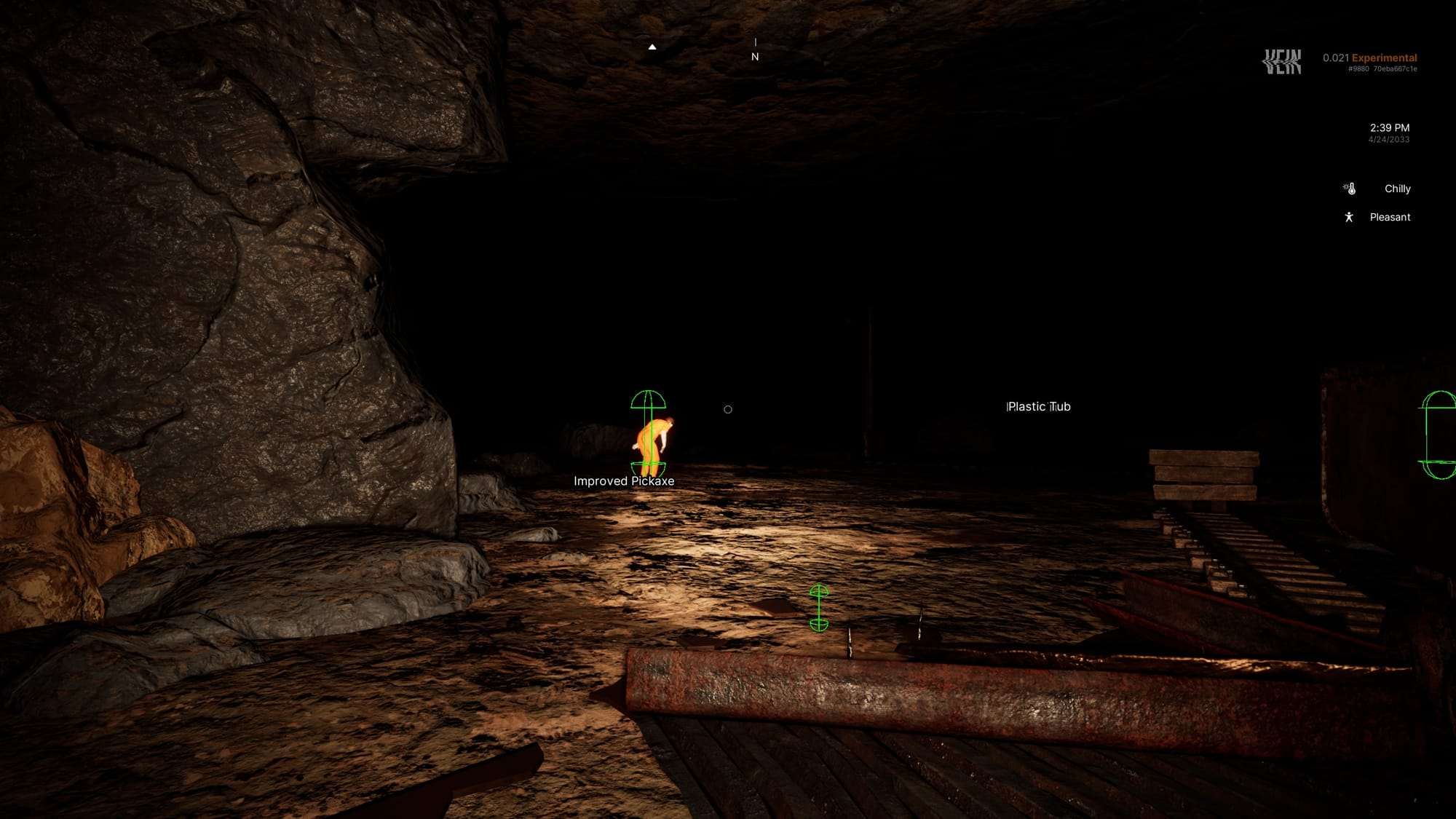The width and height of the screenshot is (1456, 819).
Task: Click the Chilly temperature status icon
Action: coord(1350,189)
